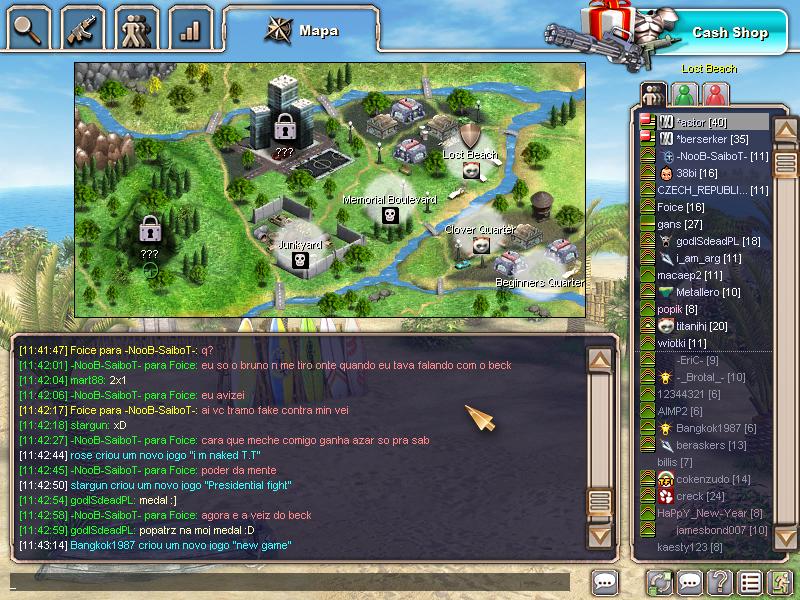Click the refresh arrows button
The width and height of the screenshot is (800, 600).
pos(658,582)
